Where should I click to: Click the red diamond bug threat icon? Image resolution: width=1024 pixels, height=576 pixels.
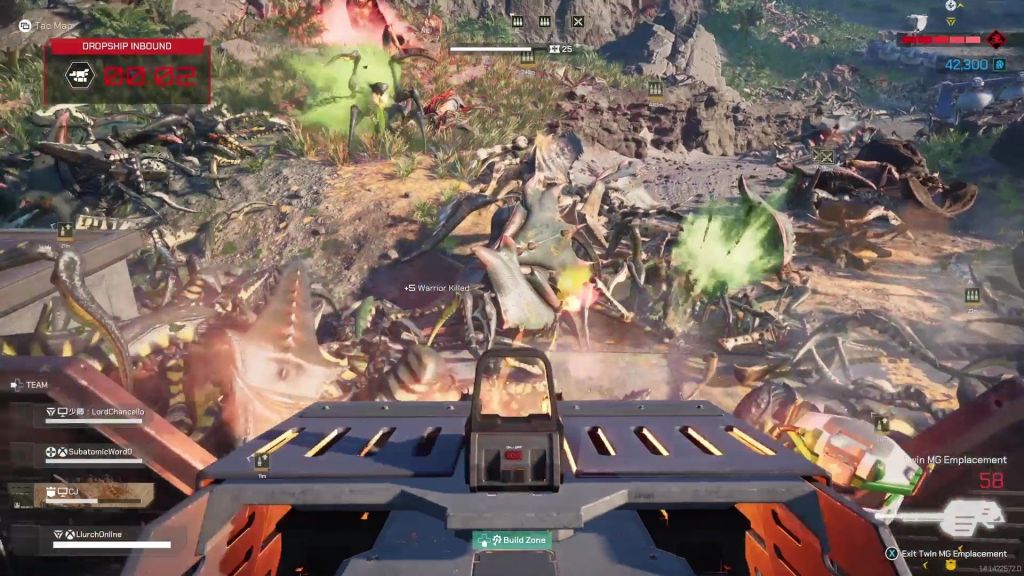tap(996, 40)
